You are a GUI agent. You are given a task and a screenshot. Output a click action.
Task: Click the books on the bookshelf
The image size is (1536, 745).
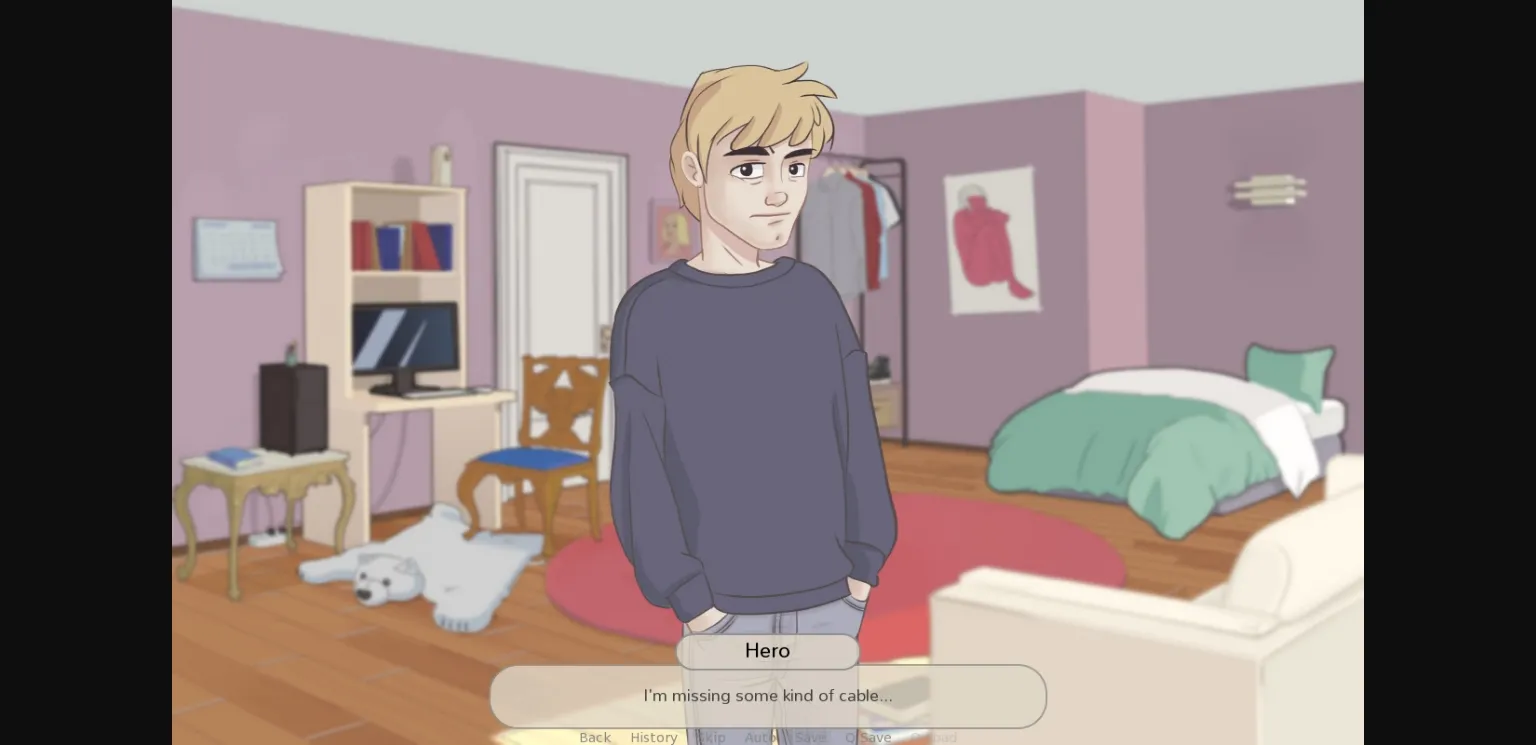403,241
